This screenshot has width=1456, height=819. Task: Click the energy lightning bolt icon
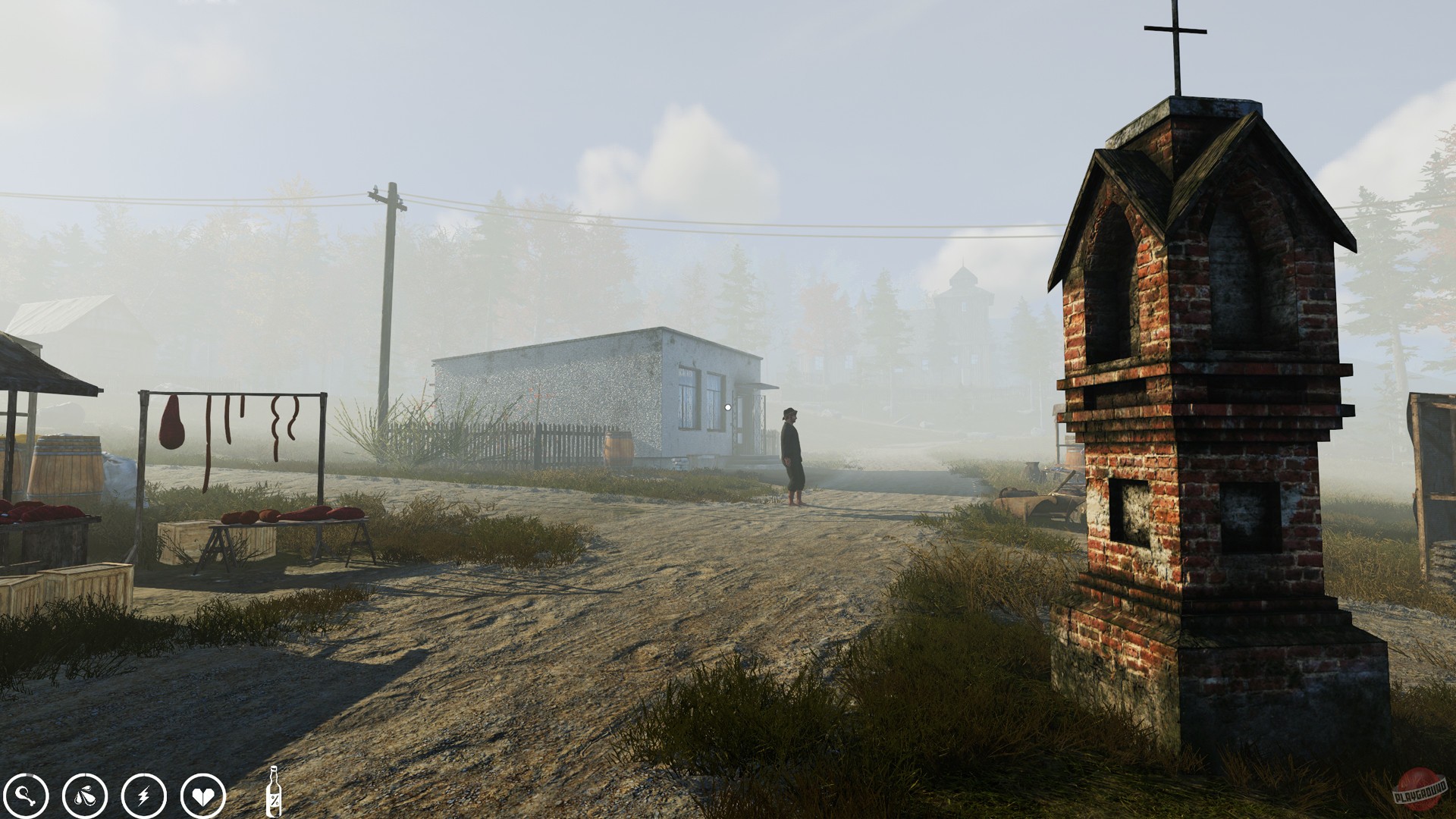click(x=144, y=796)
